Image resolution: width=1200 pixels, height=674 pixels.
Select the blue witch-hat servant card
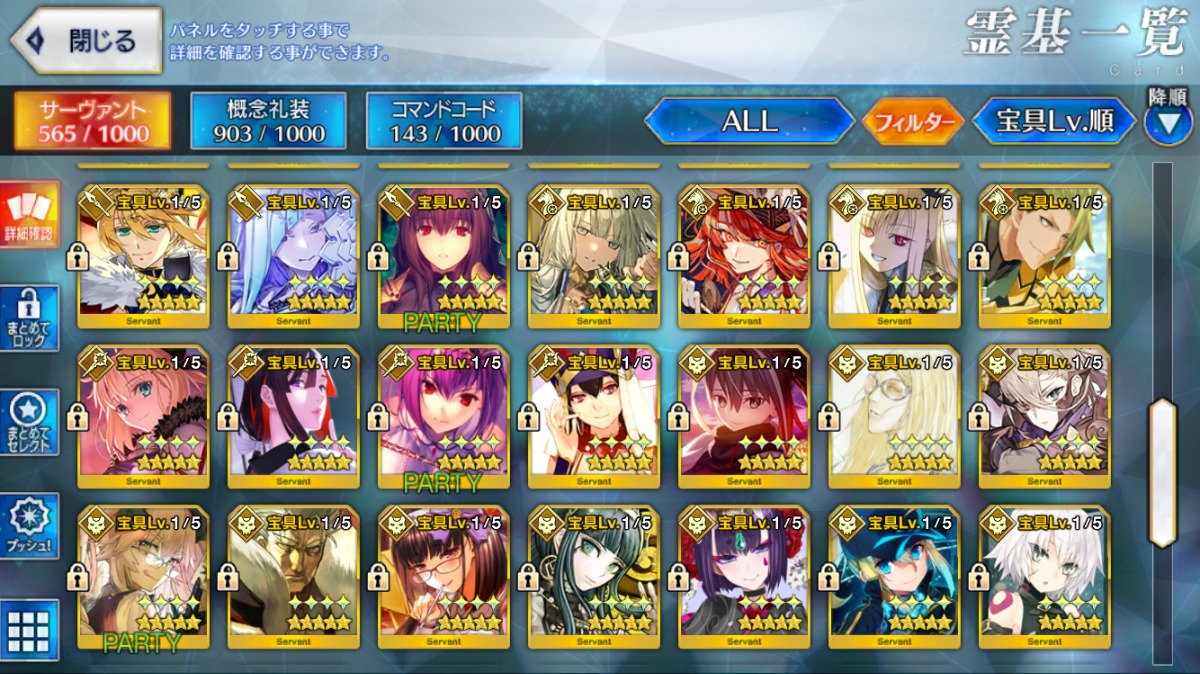tap(894, 575)
